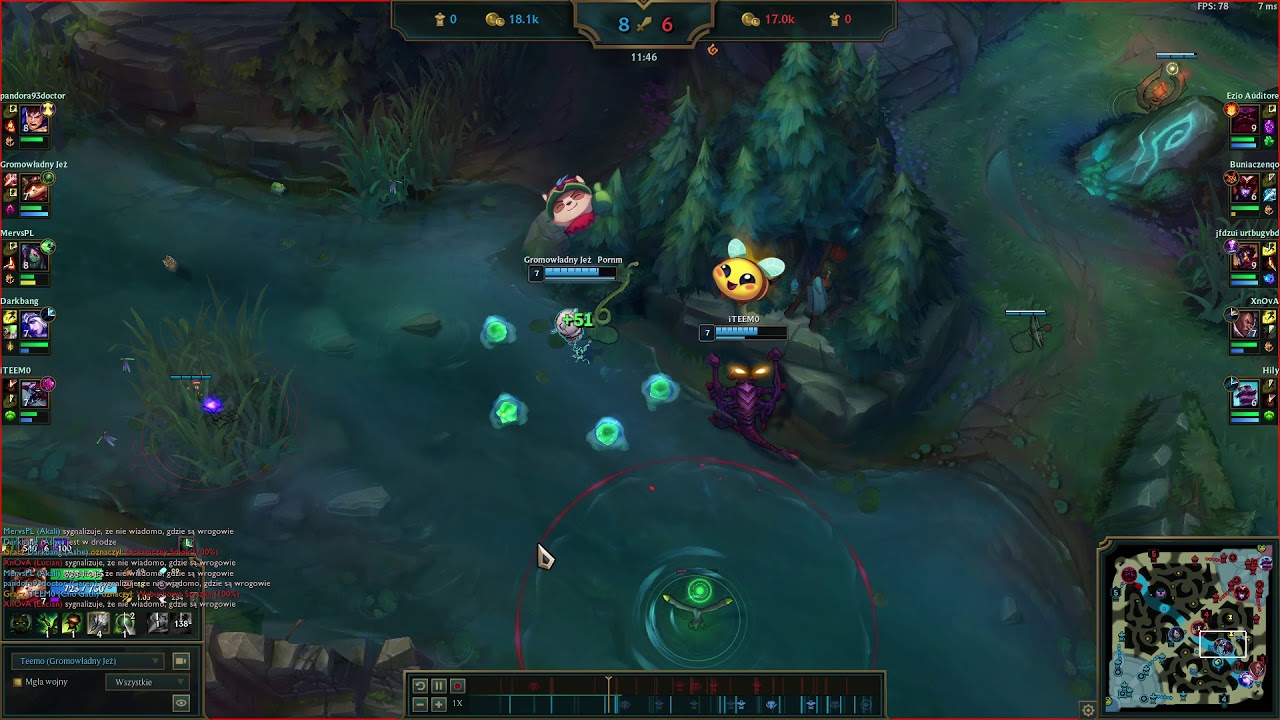The image size is (1280, 720).
Task: Select pandora93doctor's champion portrait
Action: coord(34,120)
